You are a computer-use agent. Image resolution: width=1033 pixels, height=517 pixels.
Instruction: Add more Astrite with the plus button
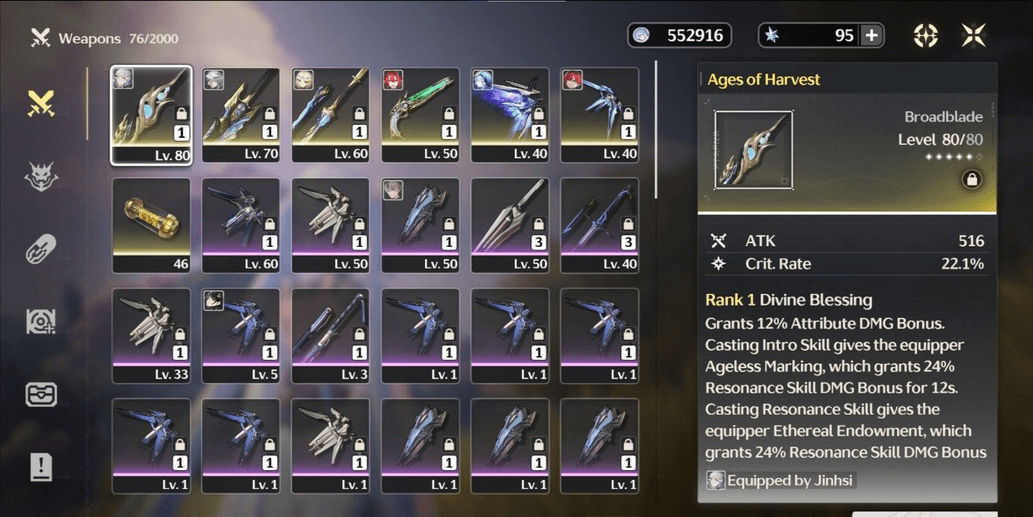(872, 36)
